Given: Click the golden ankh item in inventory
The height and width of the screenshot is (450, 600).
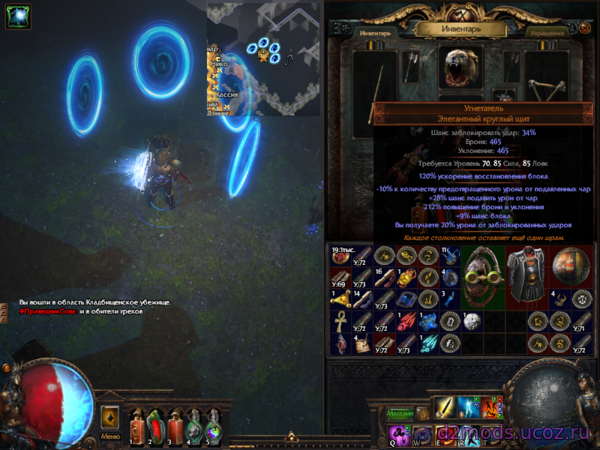Looking at the screenshot, I should click(x=341, y=322).
